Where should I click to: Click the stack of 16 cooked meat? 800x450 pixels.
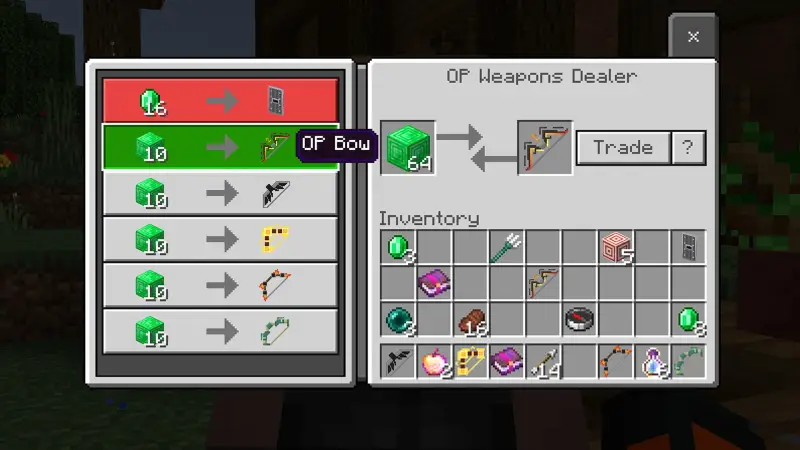[x=471, y=320]
